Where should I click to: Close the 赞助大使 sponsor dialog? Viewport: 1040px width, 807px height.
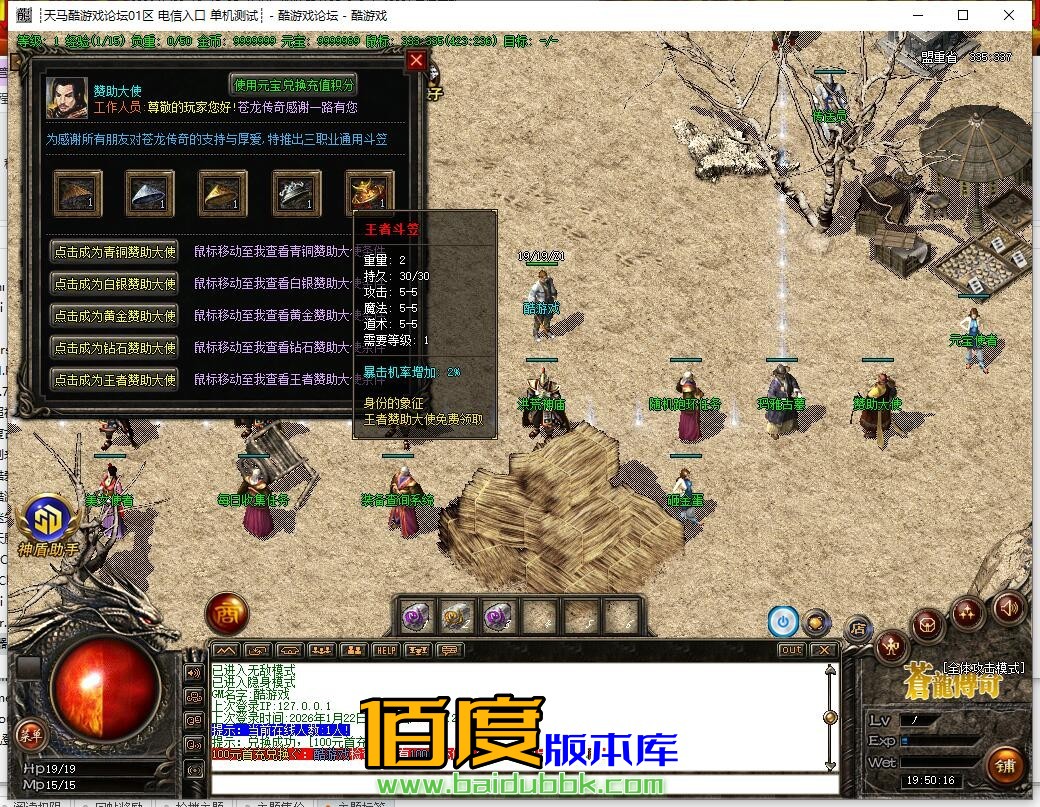[x=417, y=61]
